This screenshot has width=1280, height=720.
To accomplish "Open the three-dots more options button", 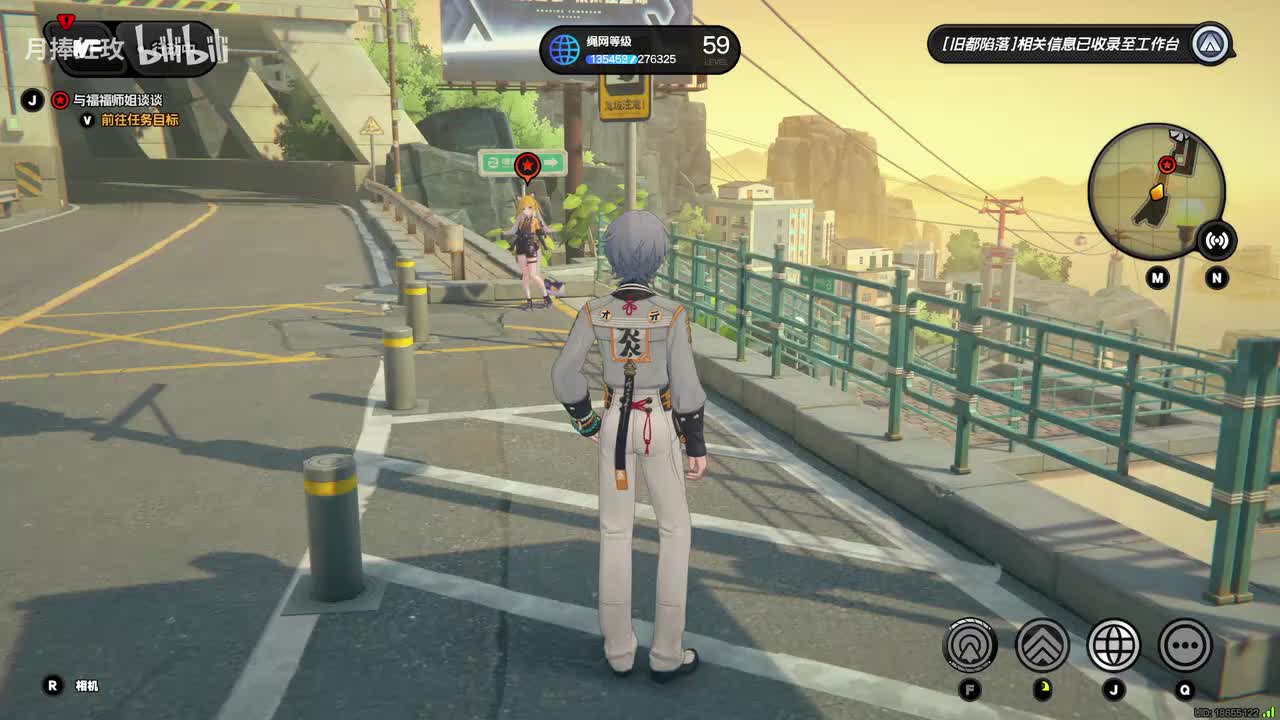I will (1185, 645).
